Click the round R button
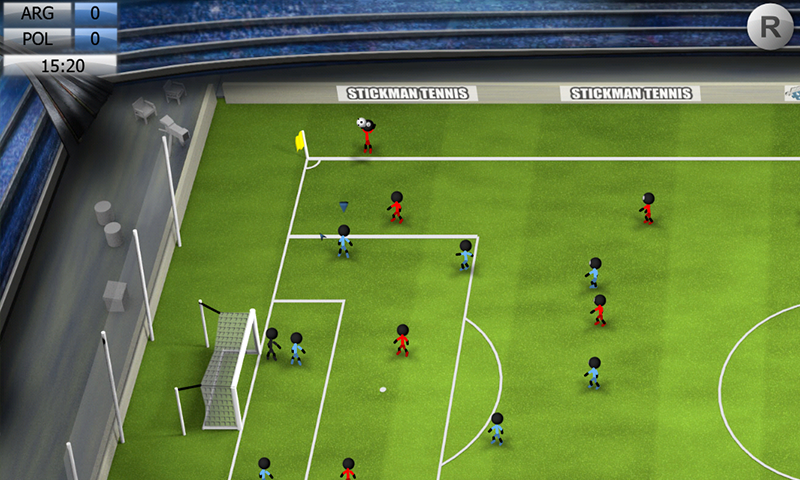The height and width of the screenshot is (480, 800). (x=769, y=28)
